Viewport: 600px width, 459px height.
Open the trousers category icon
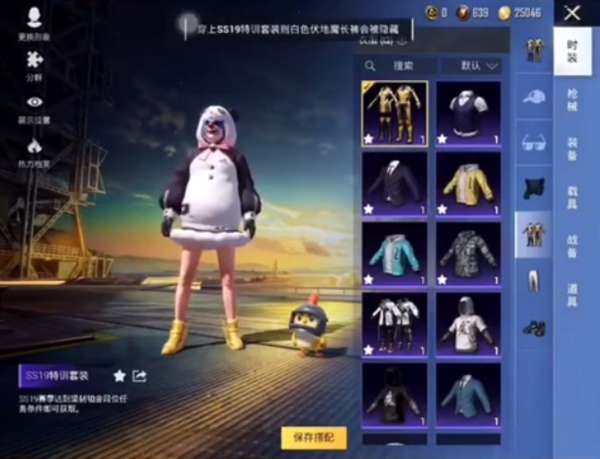click(534, 281)
